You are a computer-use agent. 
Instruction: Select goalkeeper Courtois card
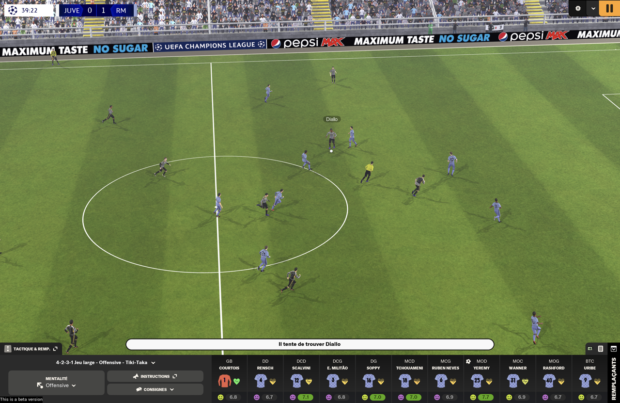coord(229,380)
